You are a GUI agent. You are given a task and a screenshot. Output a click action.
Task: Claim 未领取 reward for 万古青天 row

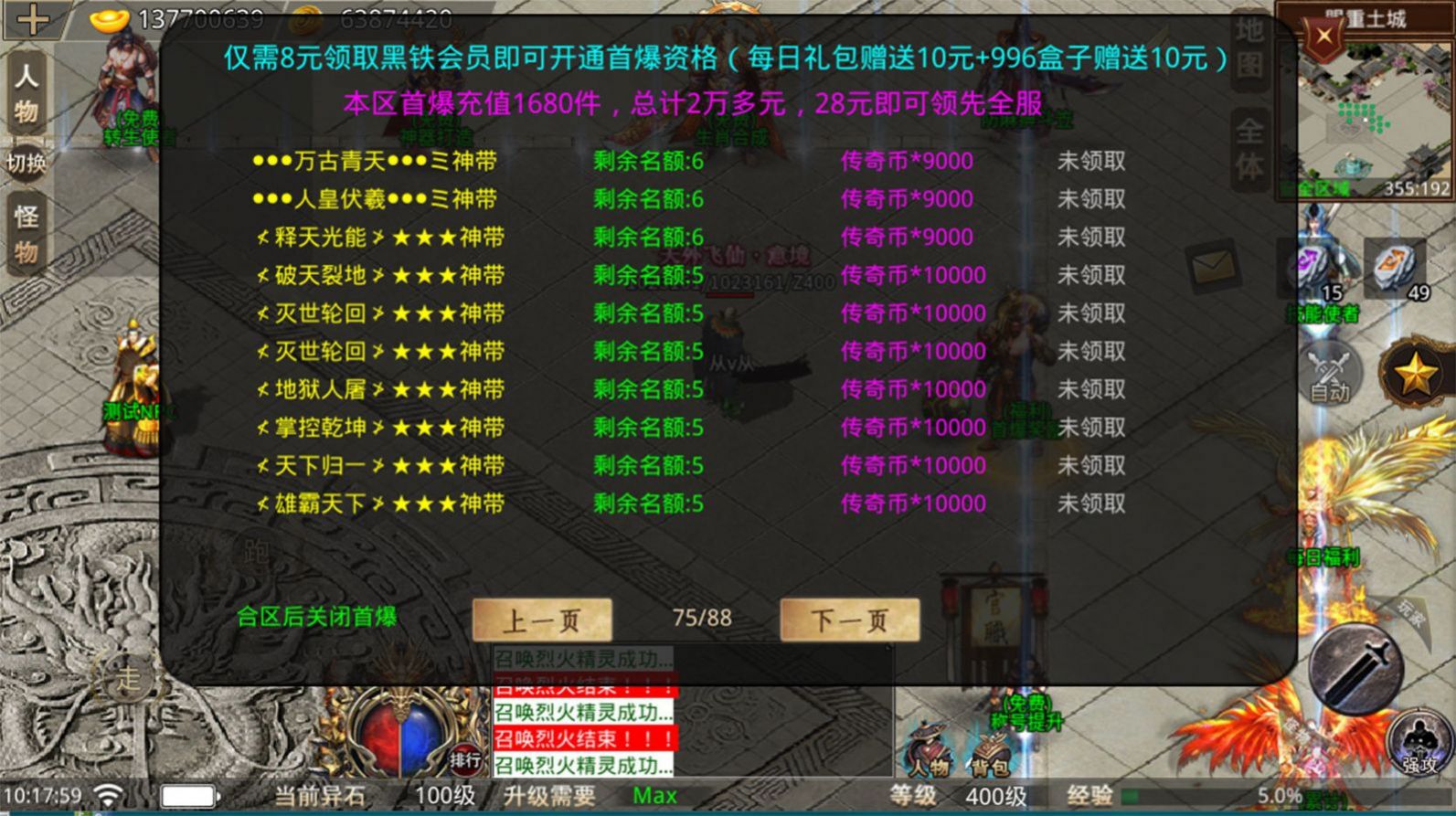pos(1094,160)
